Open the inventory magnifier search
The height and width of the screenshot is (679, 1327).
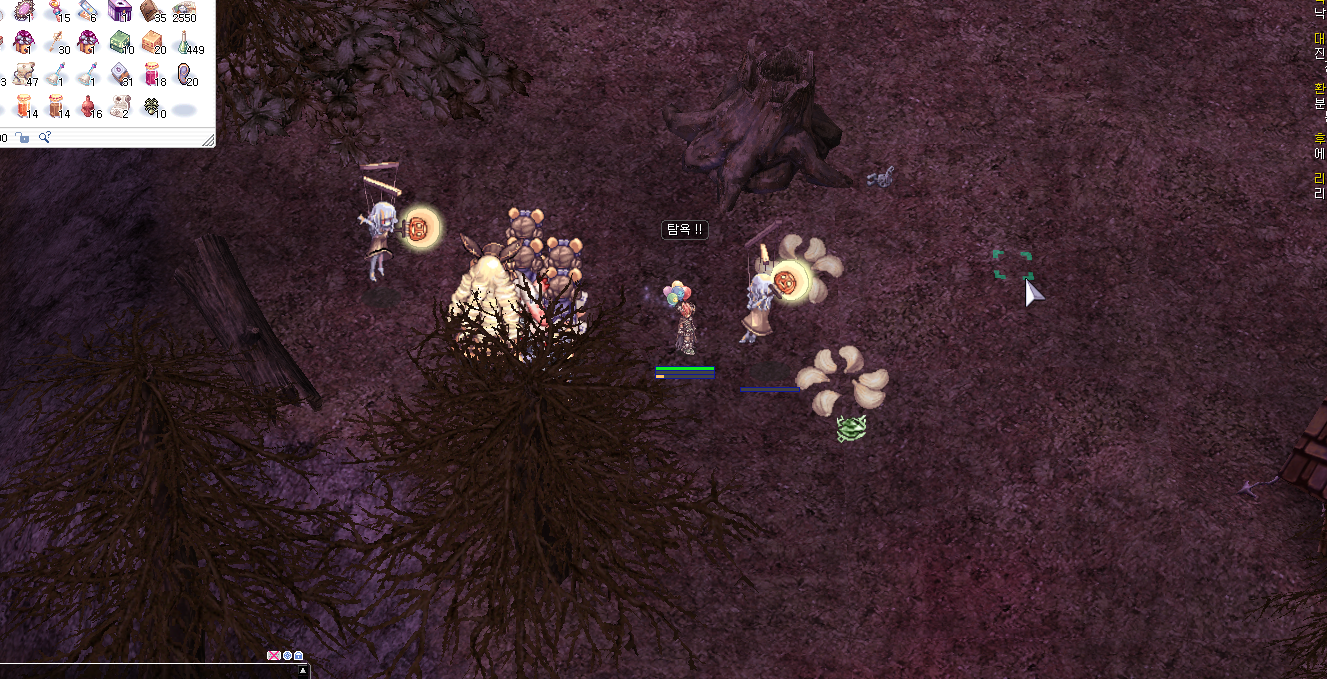(44, 137)
